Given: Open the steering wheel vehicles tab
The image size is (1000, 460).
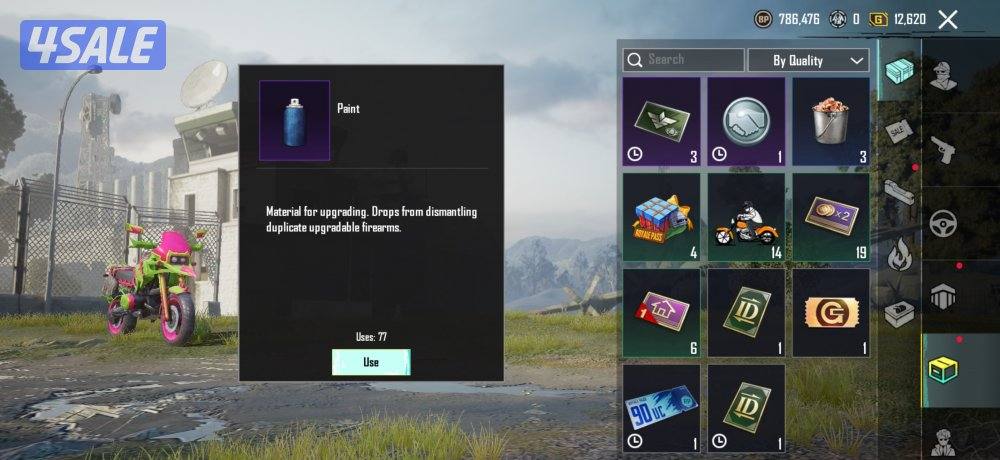Looking at the screenshot, I should click(940, 222).
